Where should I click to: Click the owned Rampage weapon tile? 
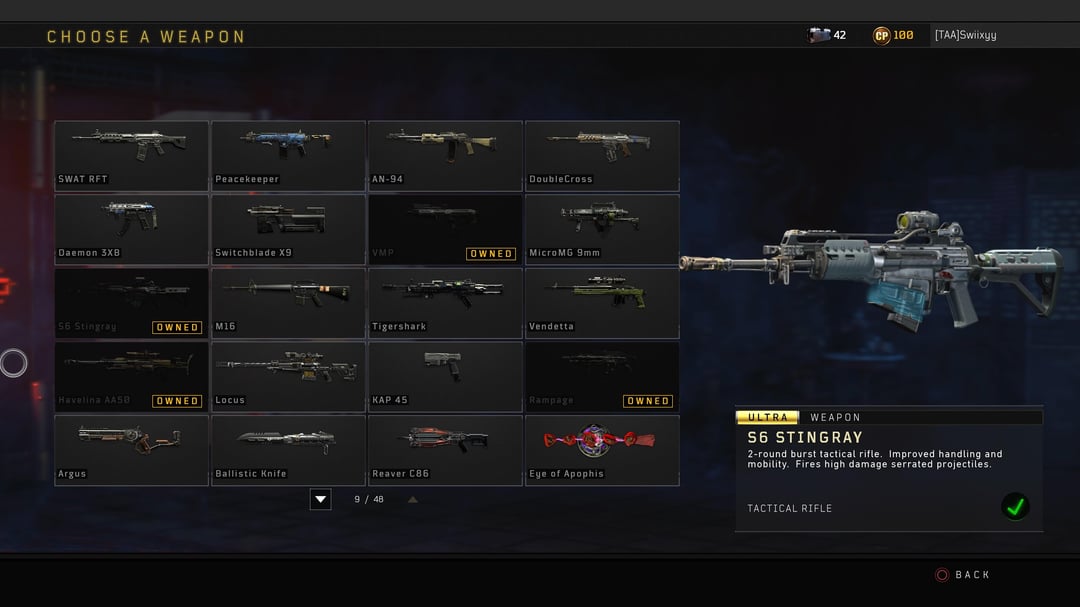602,376
